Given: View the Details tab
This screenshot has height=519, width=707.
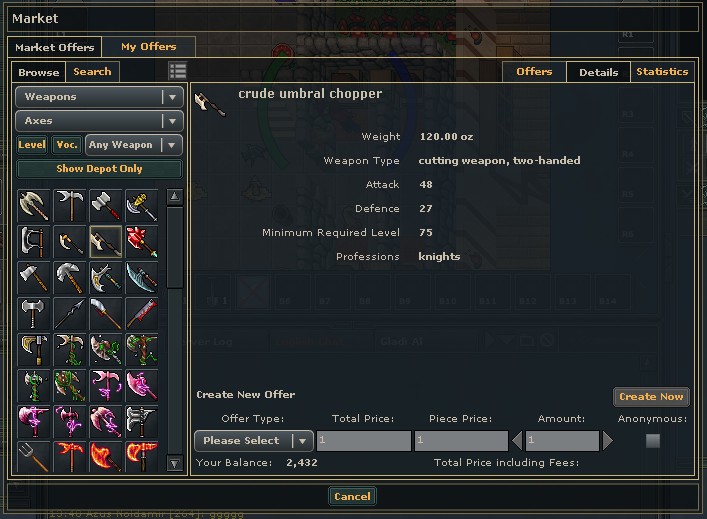Looking at the screenshot, I should [598, 72].
